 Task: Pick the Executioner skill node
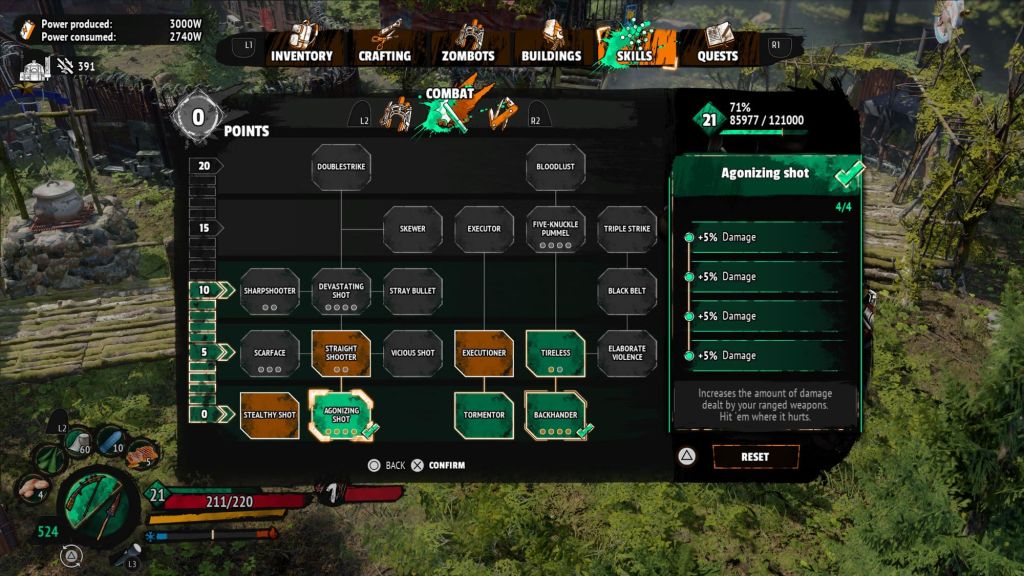484,353
